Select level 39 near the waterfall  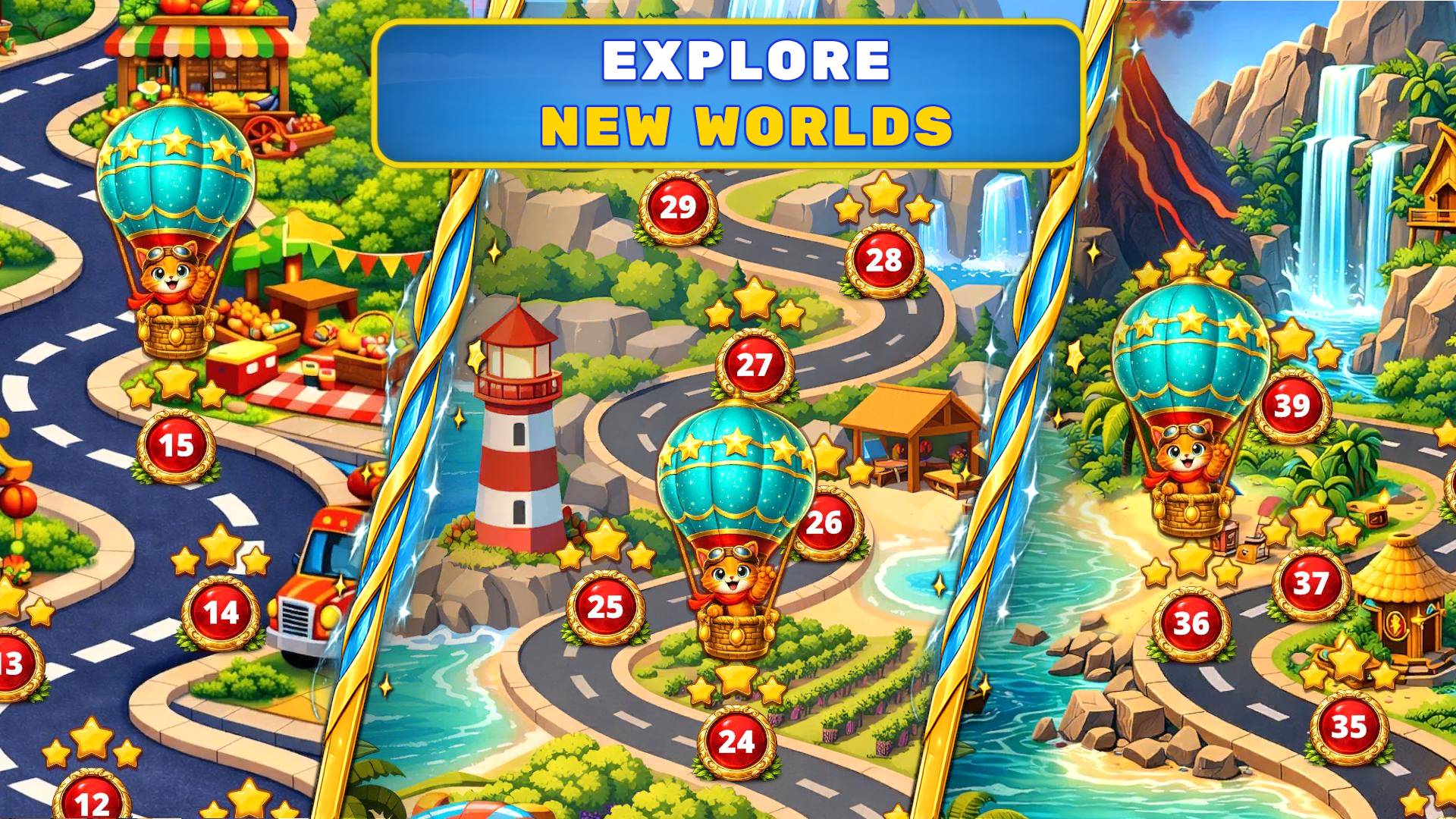(1294, 407)
